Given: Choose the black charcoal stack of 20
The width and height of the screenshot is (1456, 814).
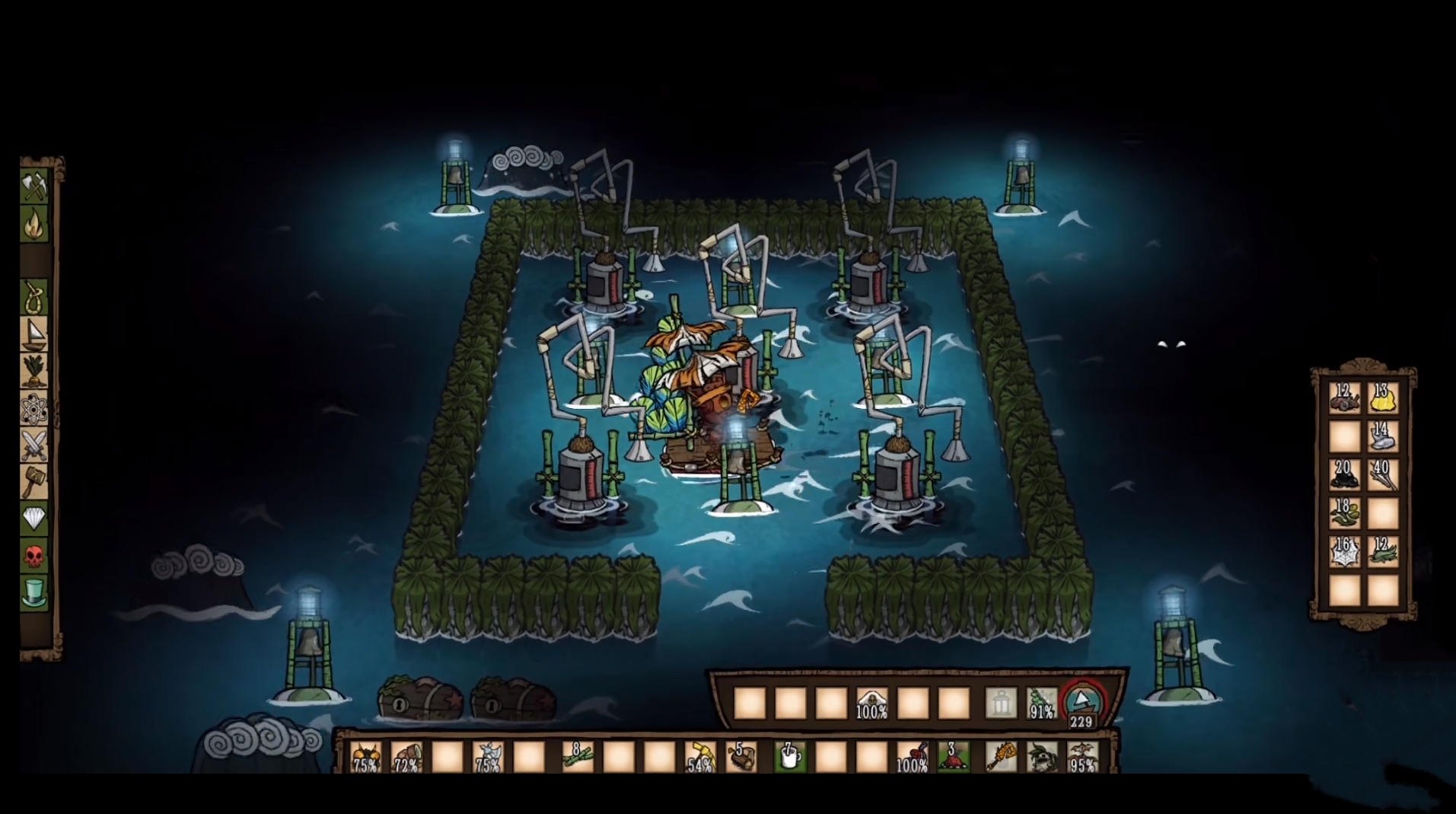Looking at the screenshot, I should point(1344,475).
